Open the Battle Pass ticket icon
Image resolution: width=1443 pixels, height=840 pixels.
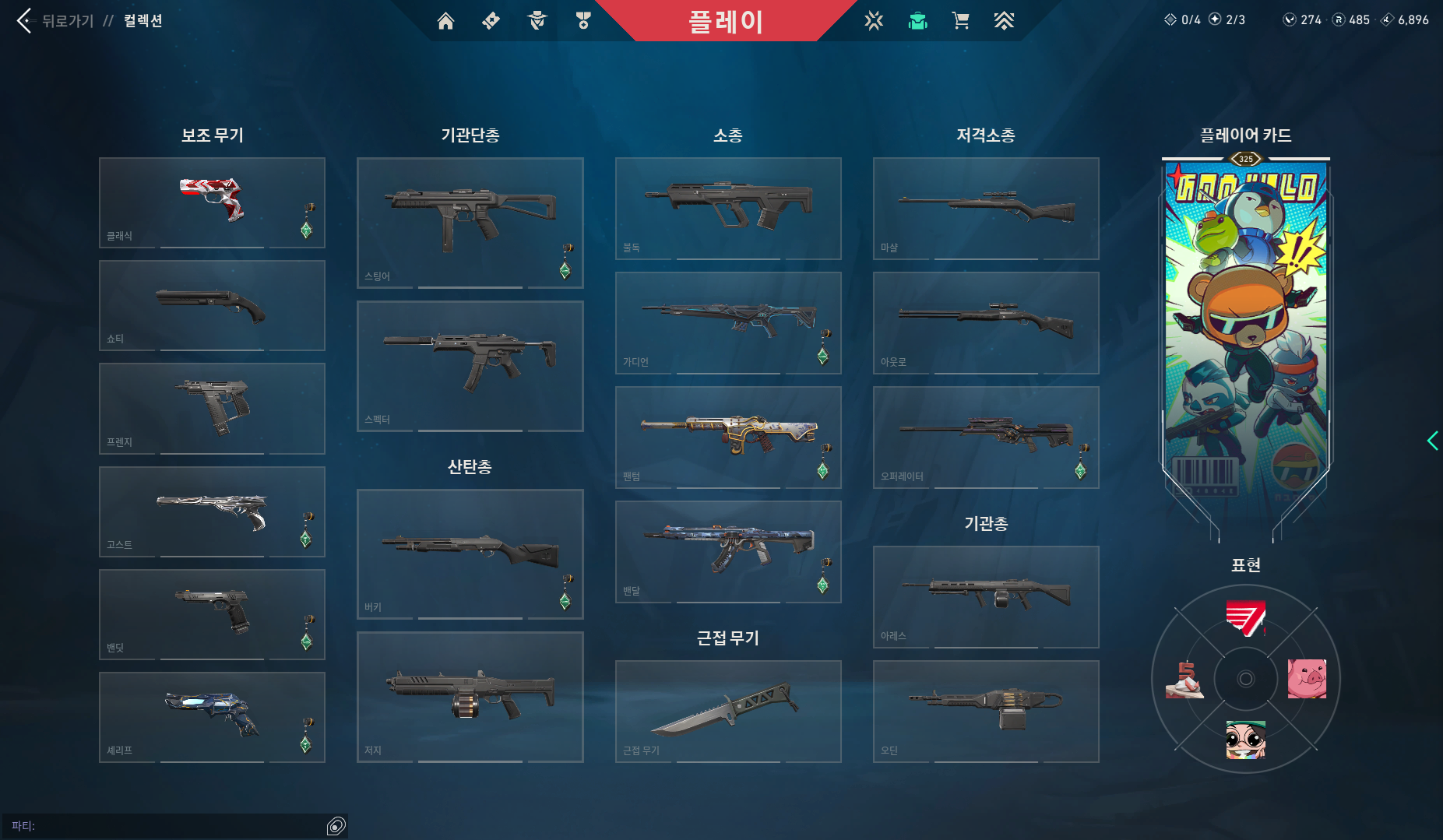(491, 21)
